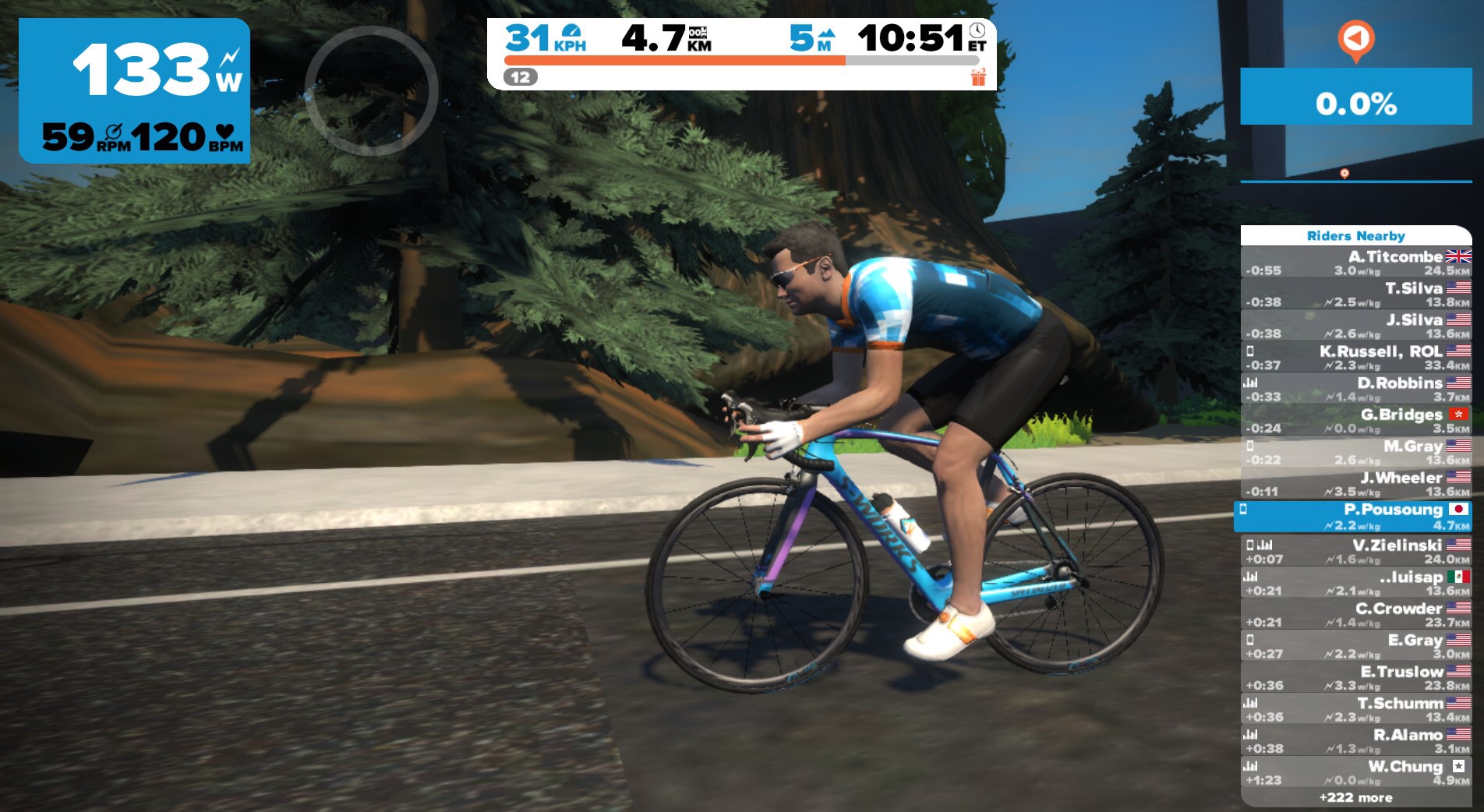
Task: Select V.Zielinski from the list
Action: pos(1356,551)
